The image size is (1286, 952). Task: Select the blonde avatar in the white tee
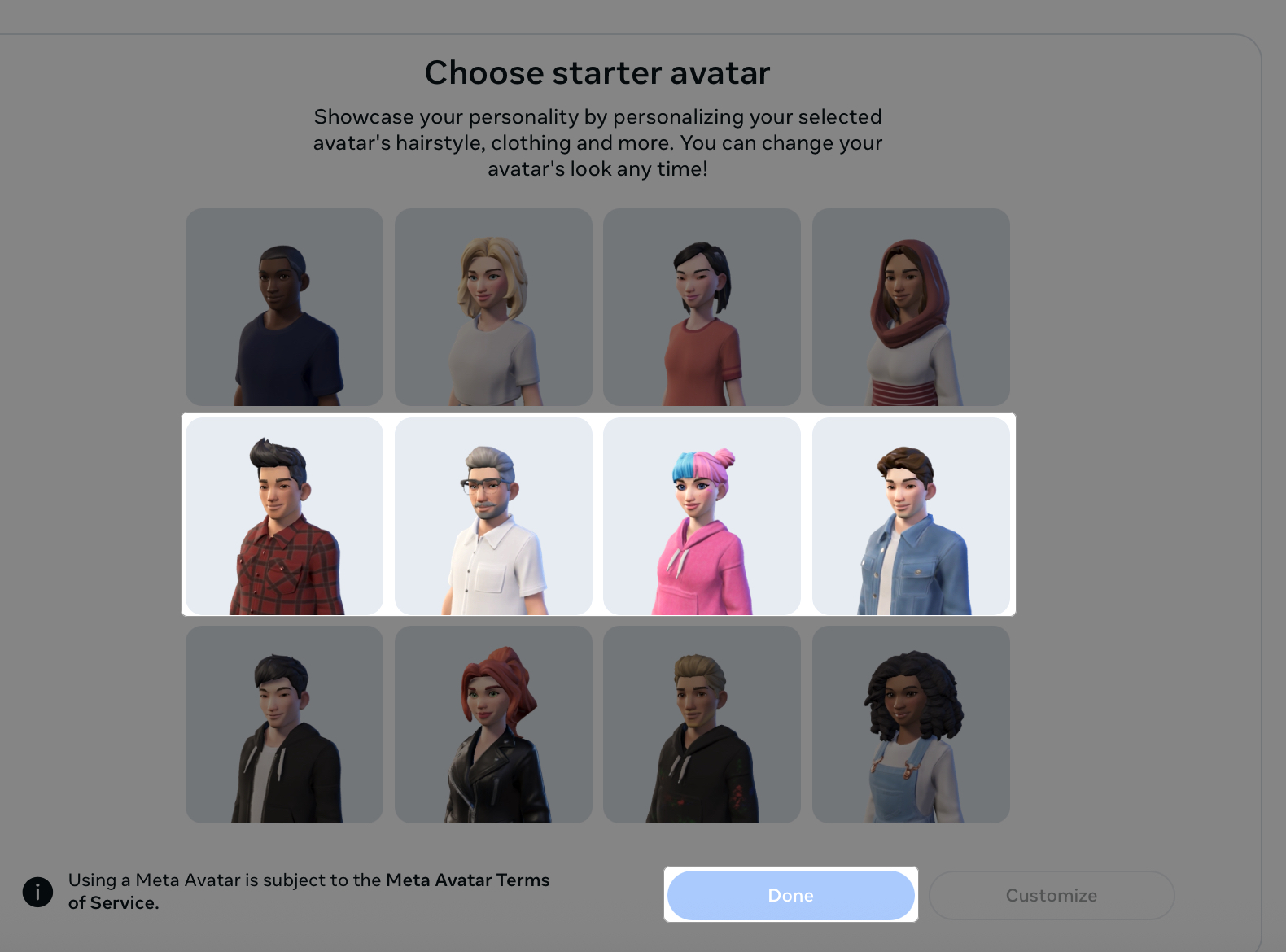(x=492, y=308)
